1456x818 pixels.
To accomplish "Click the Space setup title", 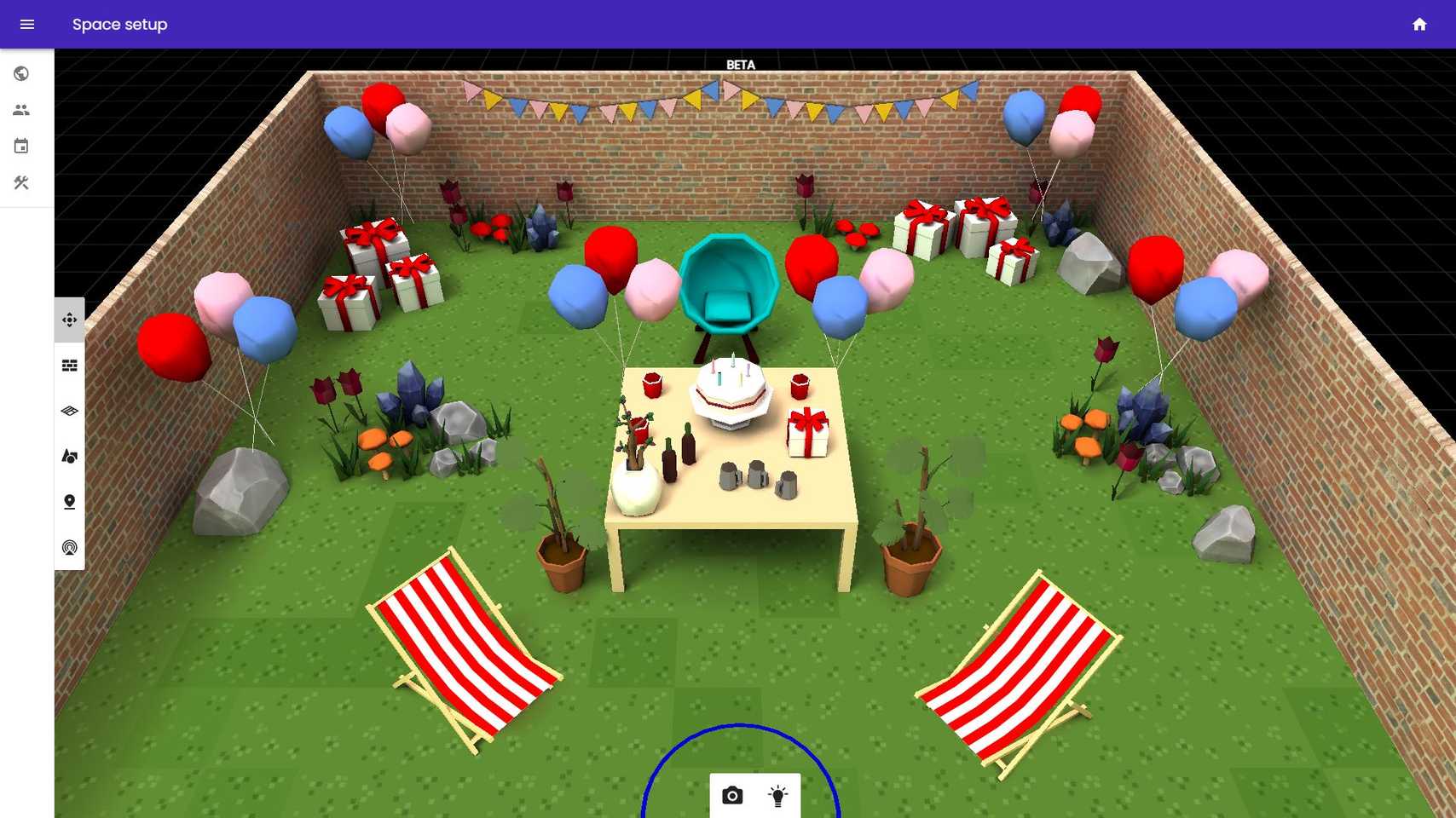I will pyautogui.click(x=119, y=25).
